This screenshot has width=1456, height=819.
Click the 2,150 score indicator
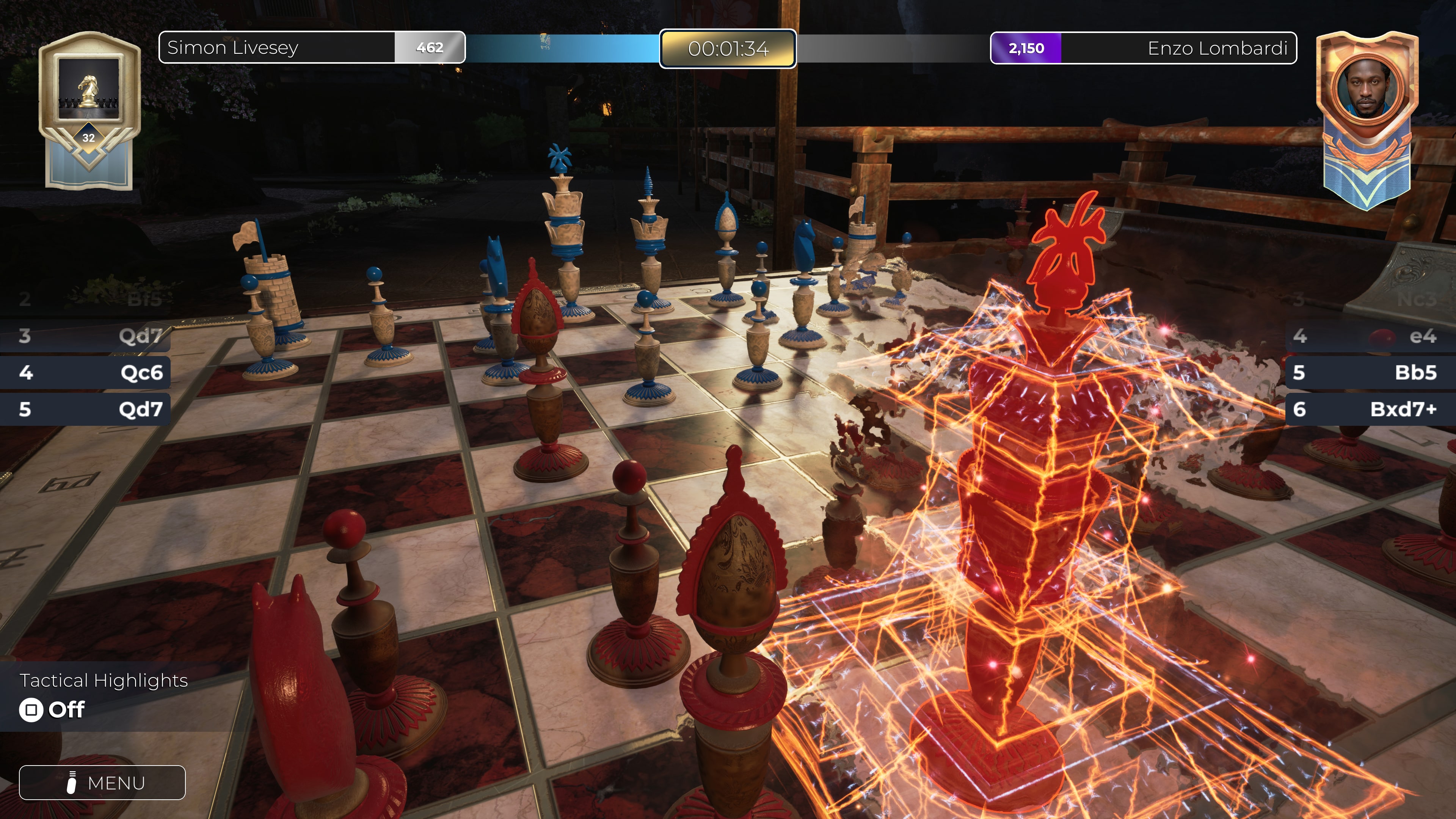tap(1026, 48)
